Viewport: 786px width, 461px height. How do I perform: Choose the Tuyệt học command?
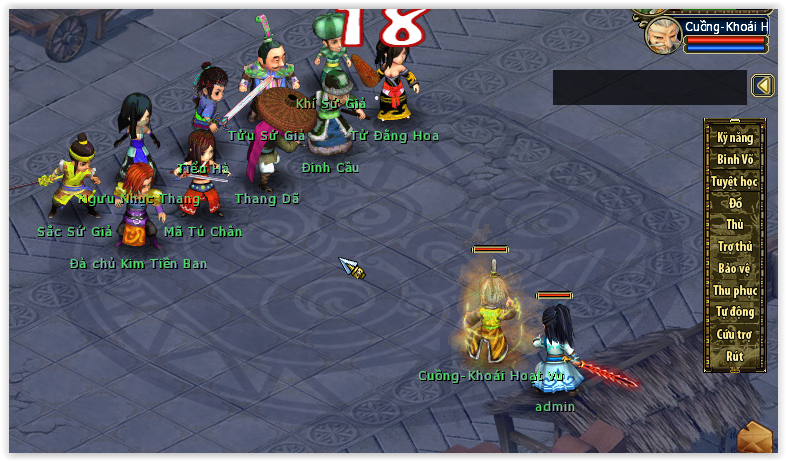coord(735,182)
